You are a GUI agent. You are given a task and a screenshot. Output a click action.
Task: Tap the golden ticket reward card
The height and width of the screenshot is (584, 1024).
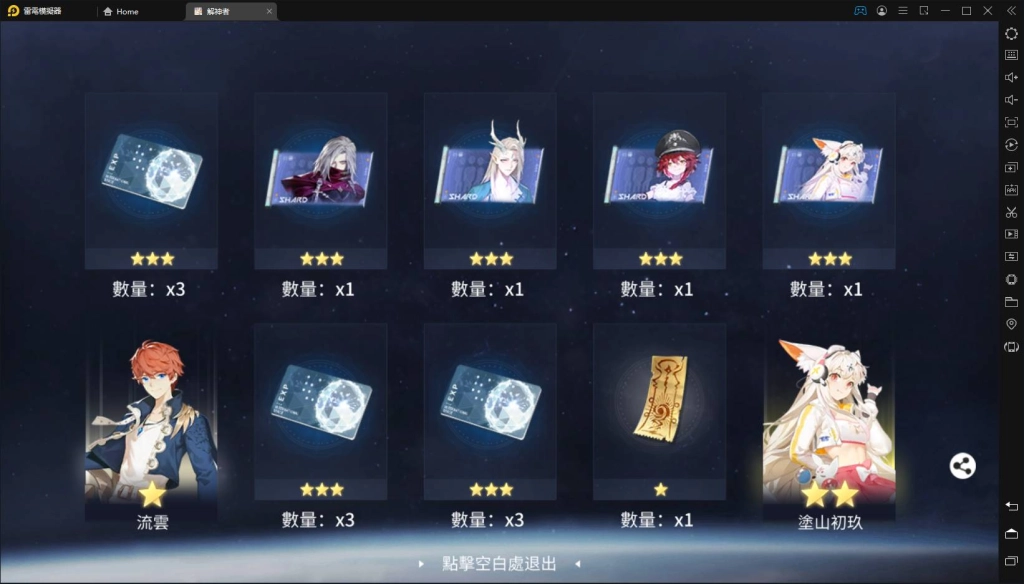click(659, 410)
